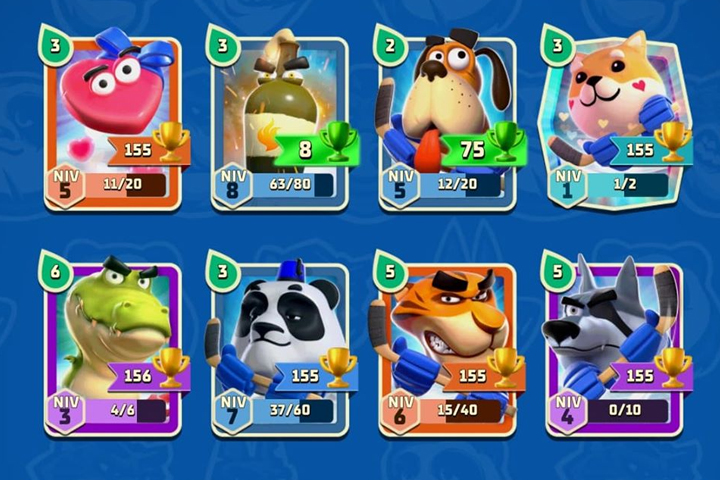
Task: Pick the angry tiger card
Action: click(447, 347)
